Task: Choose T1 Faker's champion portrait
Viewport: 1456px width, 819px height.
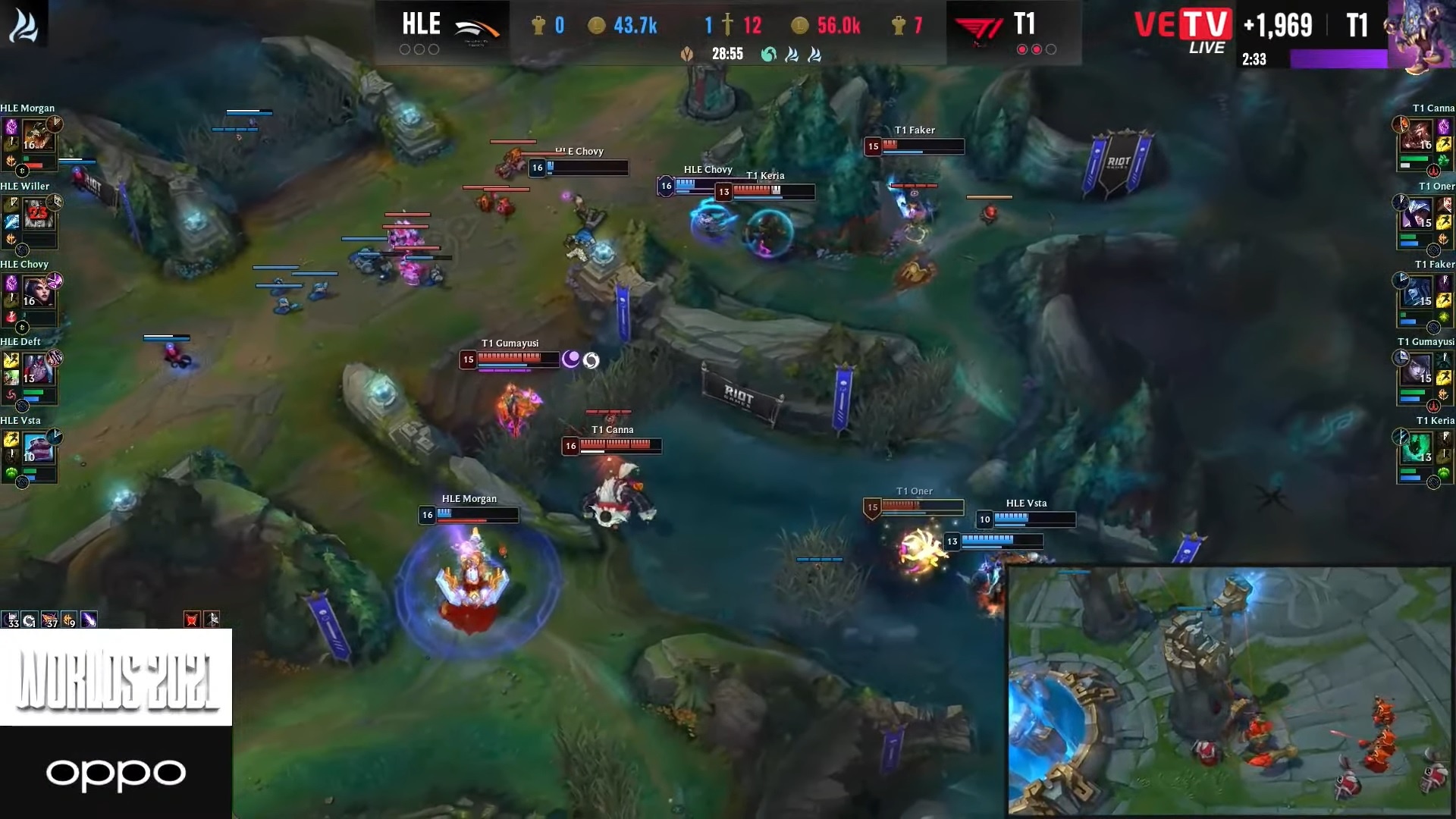Action: click(x=1416, y=292)
